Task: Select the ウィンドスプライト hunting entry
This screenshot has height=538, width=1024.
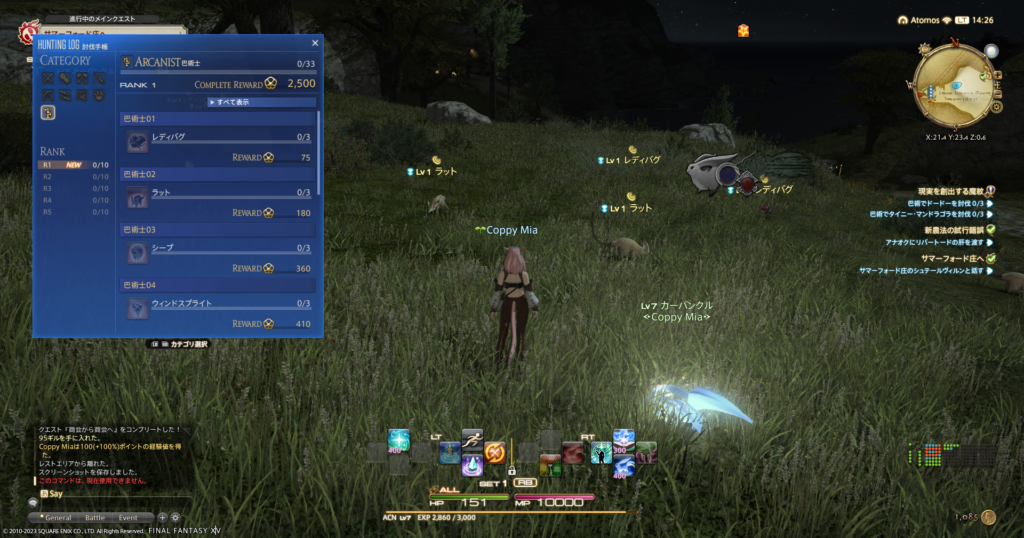Action: coord(220,303)
